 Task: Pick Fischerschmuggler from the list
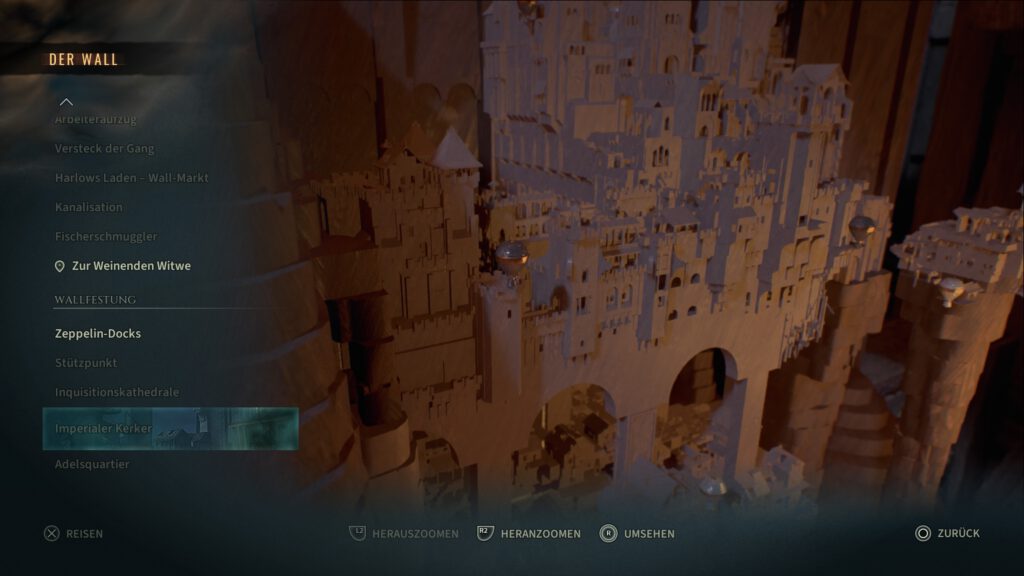[106, 236]
